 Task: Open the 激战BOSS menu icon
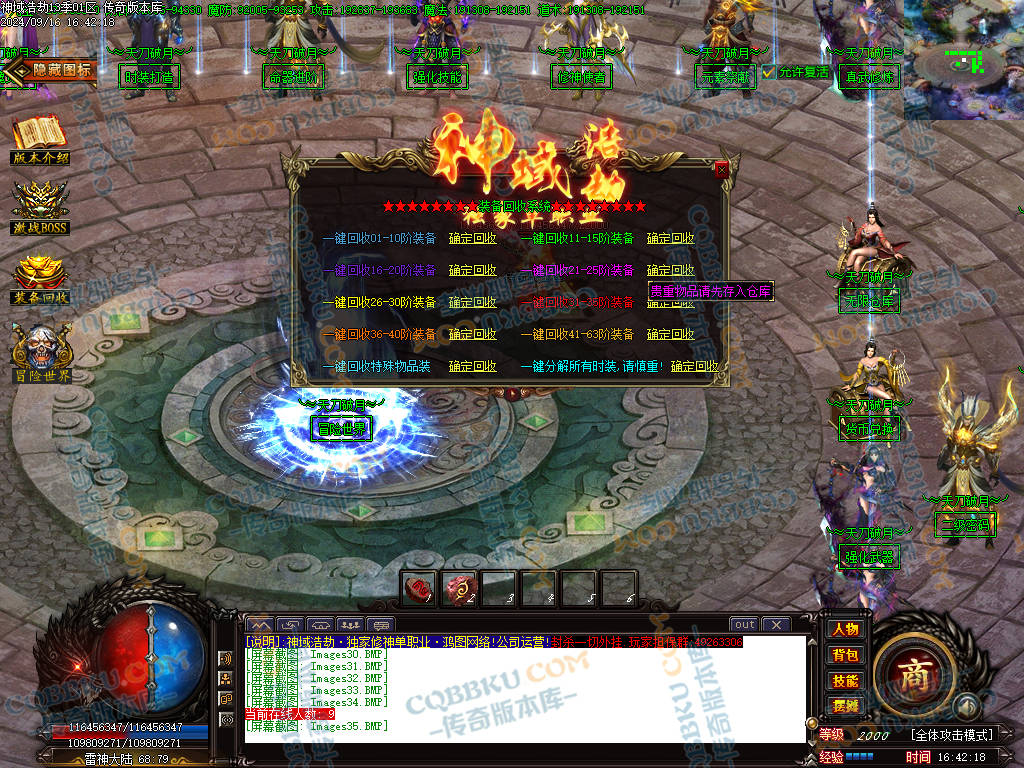40,208
